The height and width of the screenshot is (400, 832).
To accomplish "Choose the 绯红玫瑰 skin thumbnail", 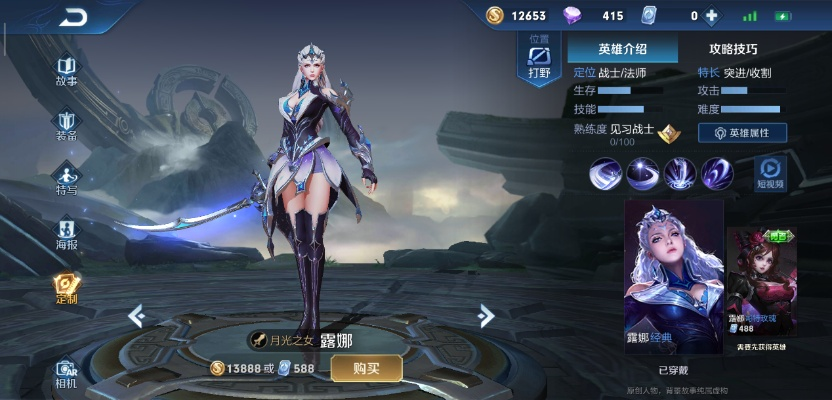I will coord(765,285).
